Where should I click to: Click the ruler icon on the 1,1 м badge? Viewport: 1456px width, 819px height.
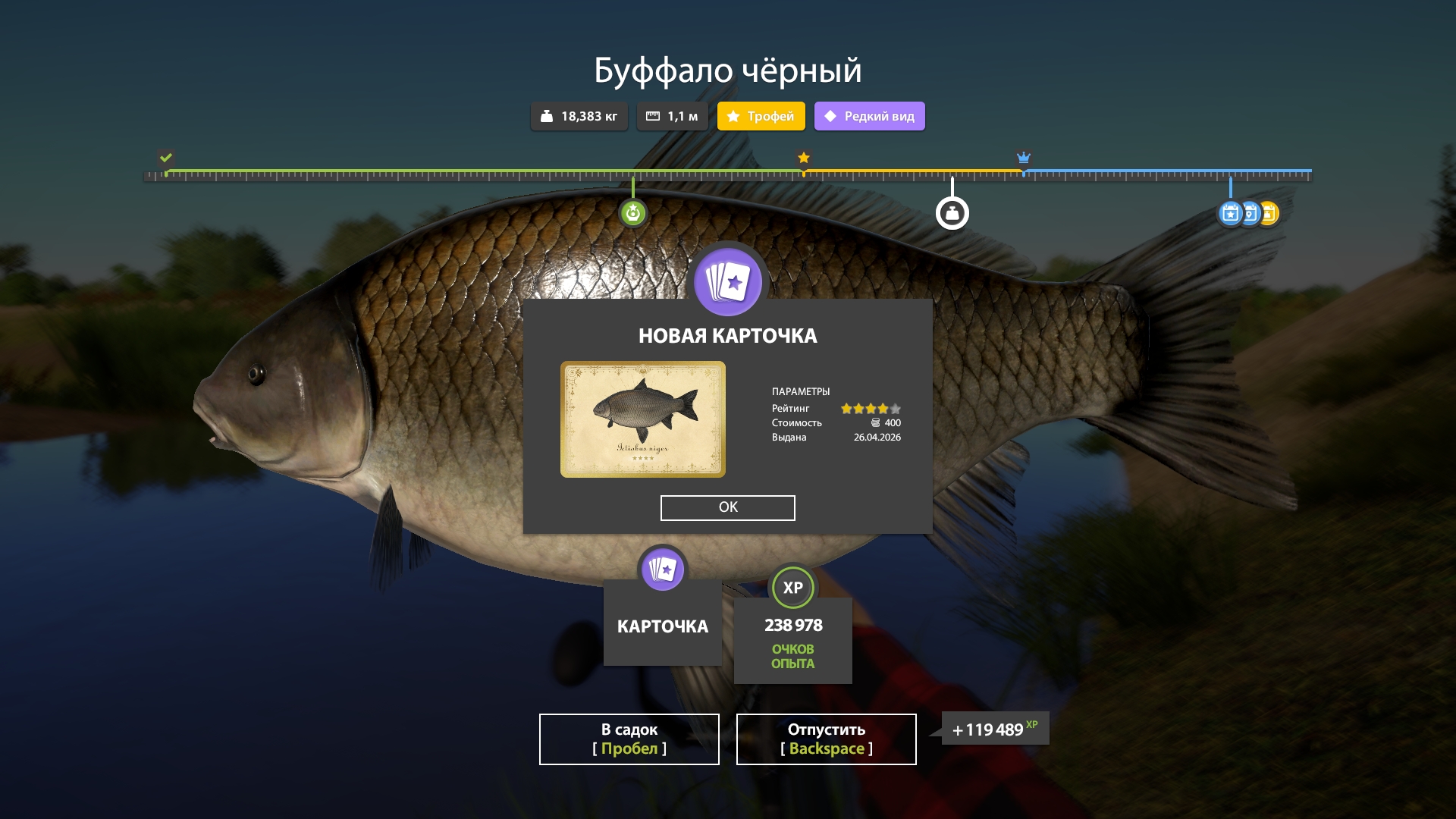653,116
